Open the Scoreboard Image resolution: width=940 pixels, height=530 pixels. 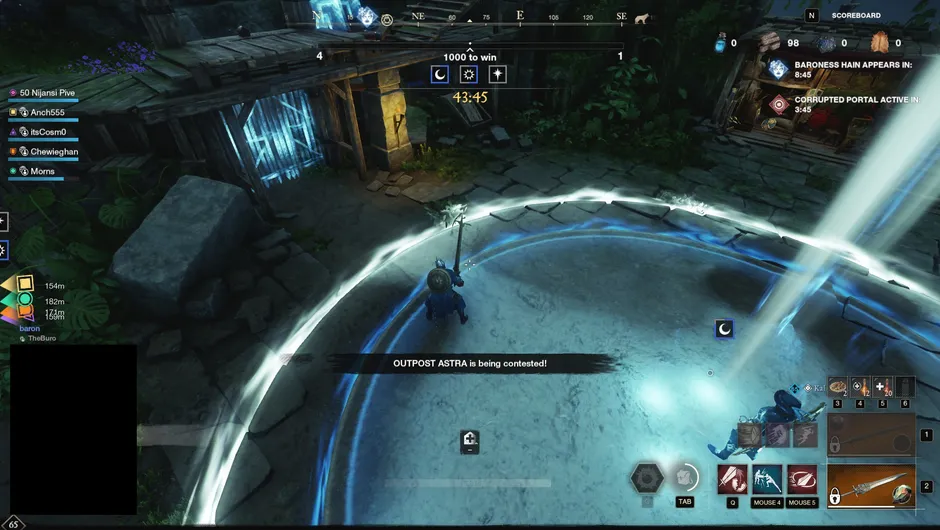855,15
